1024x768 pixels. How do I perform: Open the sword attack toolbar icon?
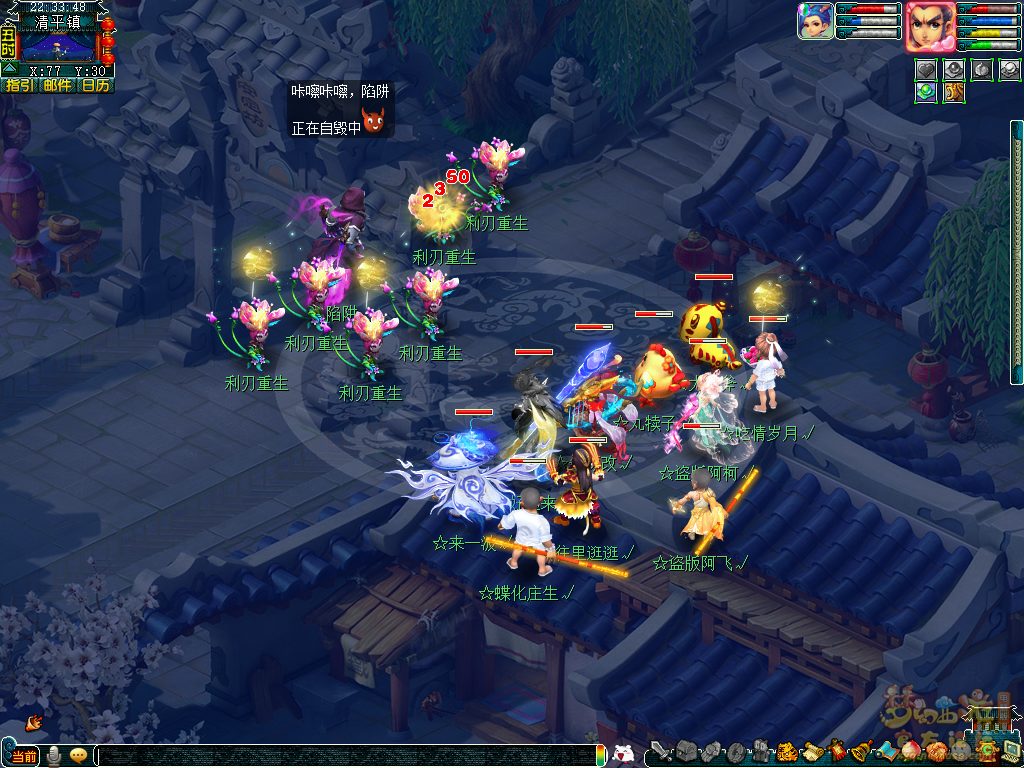tap(661, 751)
